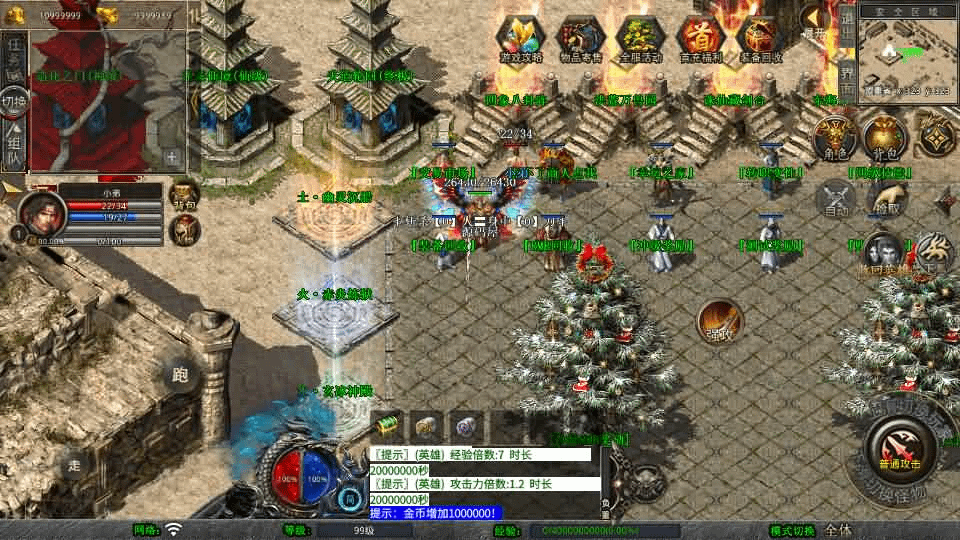
Task: Toggle the 自动 auto-combat button
Action: pyautogui.click(x=836, y=200)
